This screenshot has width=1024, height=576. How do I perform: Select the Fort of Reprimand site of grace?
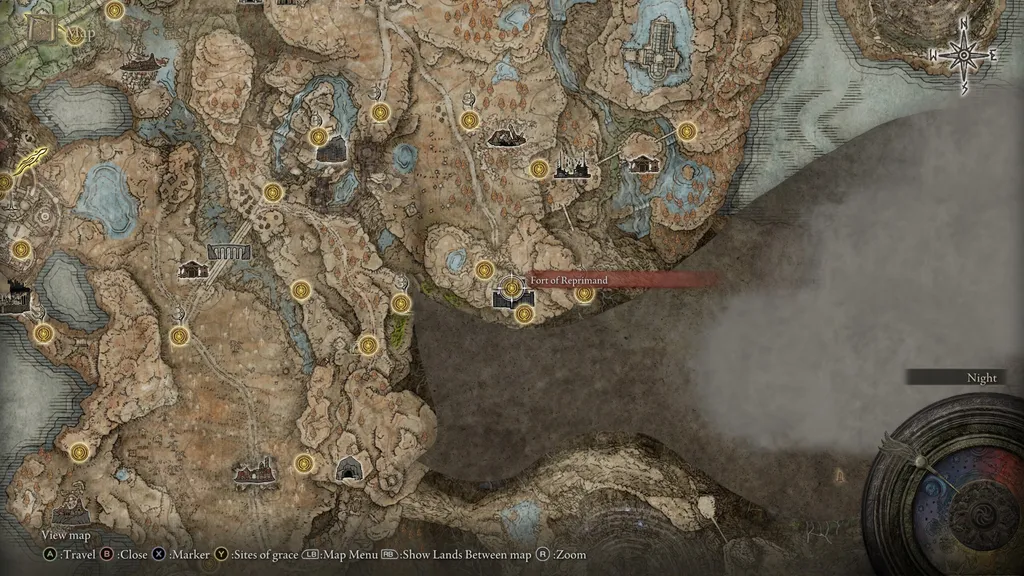tap(512, 288)
